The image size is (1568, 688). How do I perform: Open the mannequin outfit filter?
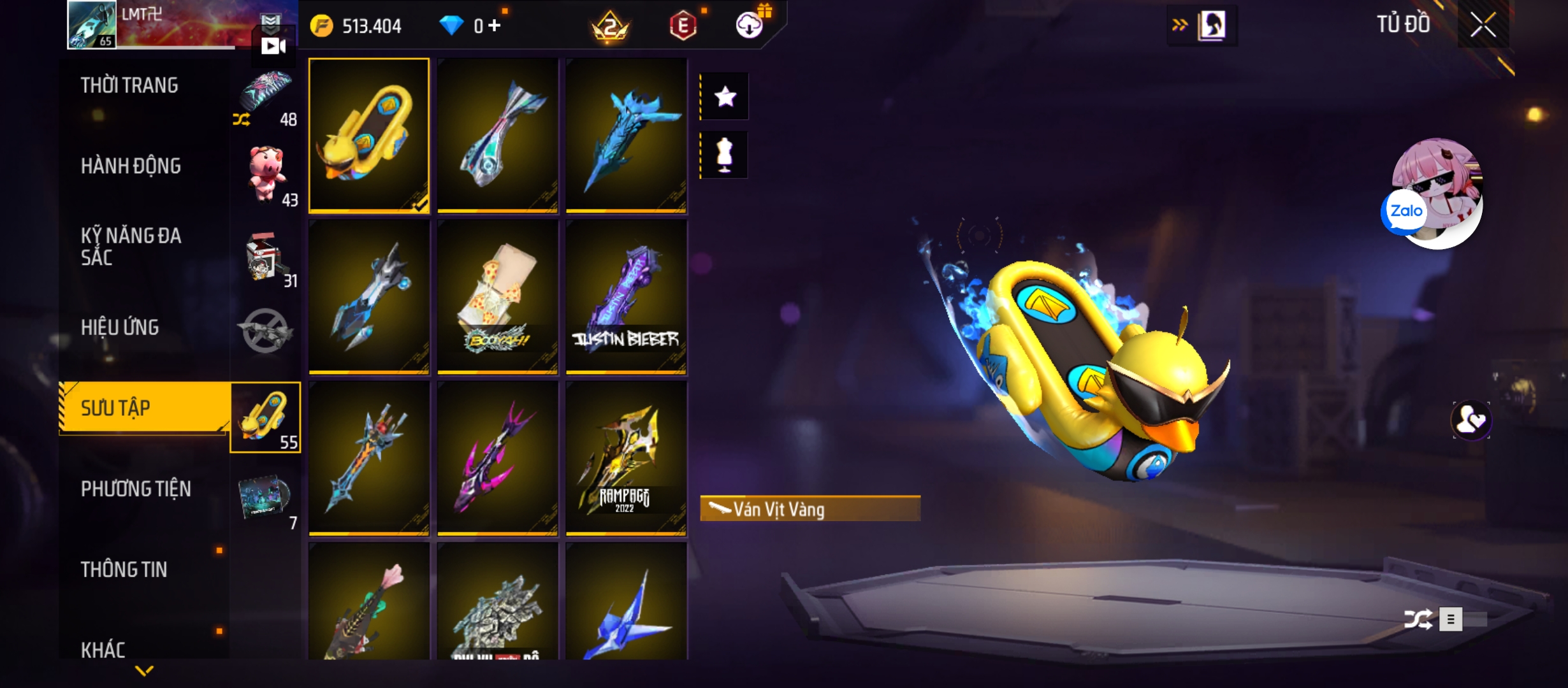(725, 155)
